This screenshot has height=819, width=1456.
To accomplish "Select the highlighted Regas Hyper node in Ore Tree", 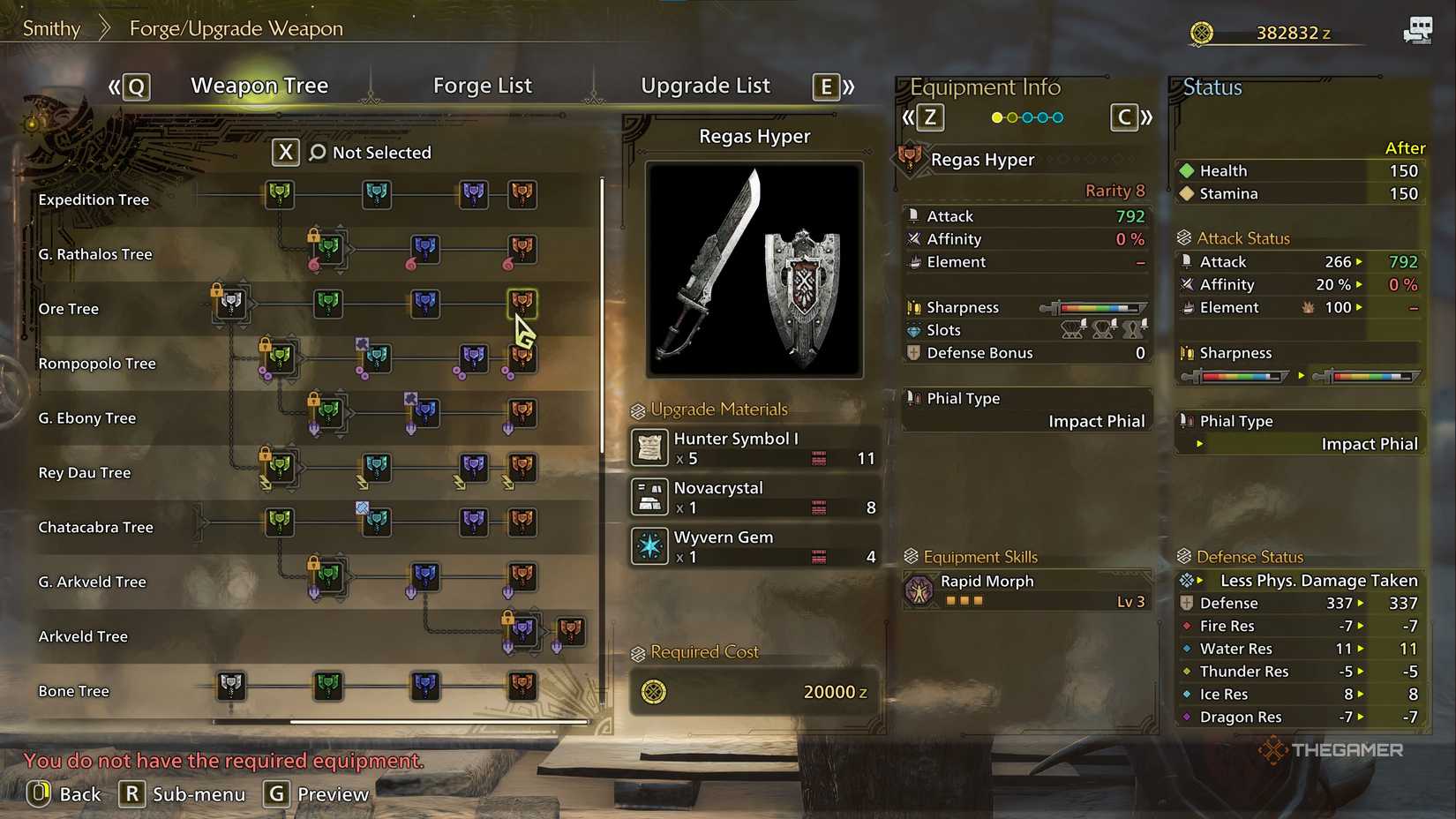I will 522,302.
